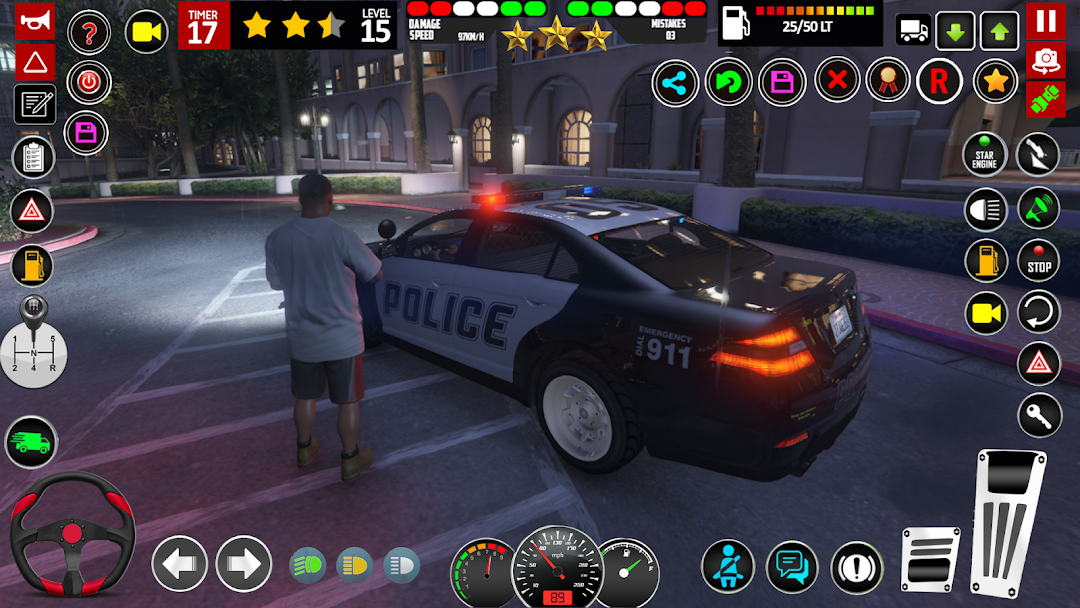Open the yellow star favorites button
1080x608 pixels.
click(995, 82)
